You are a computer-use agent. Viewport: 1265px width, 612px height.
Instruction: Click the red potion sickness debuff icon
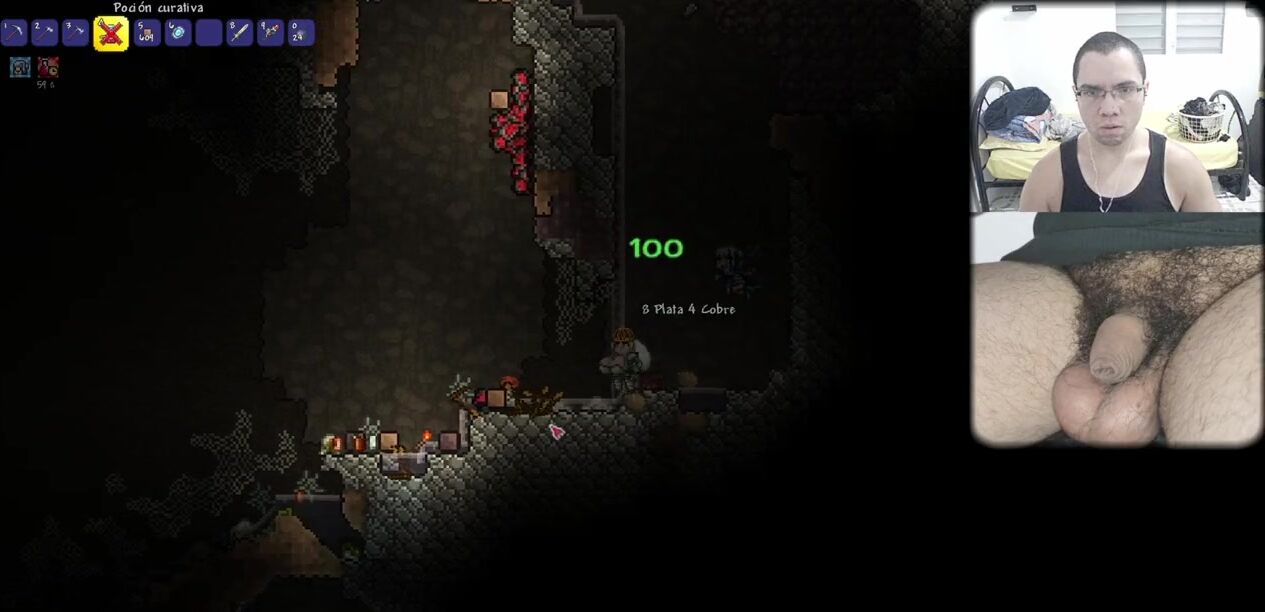47,67
